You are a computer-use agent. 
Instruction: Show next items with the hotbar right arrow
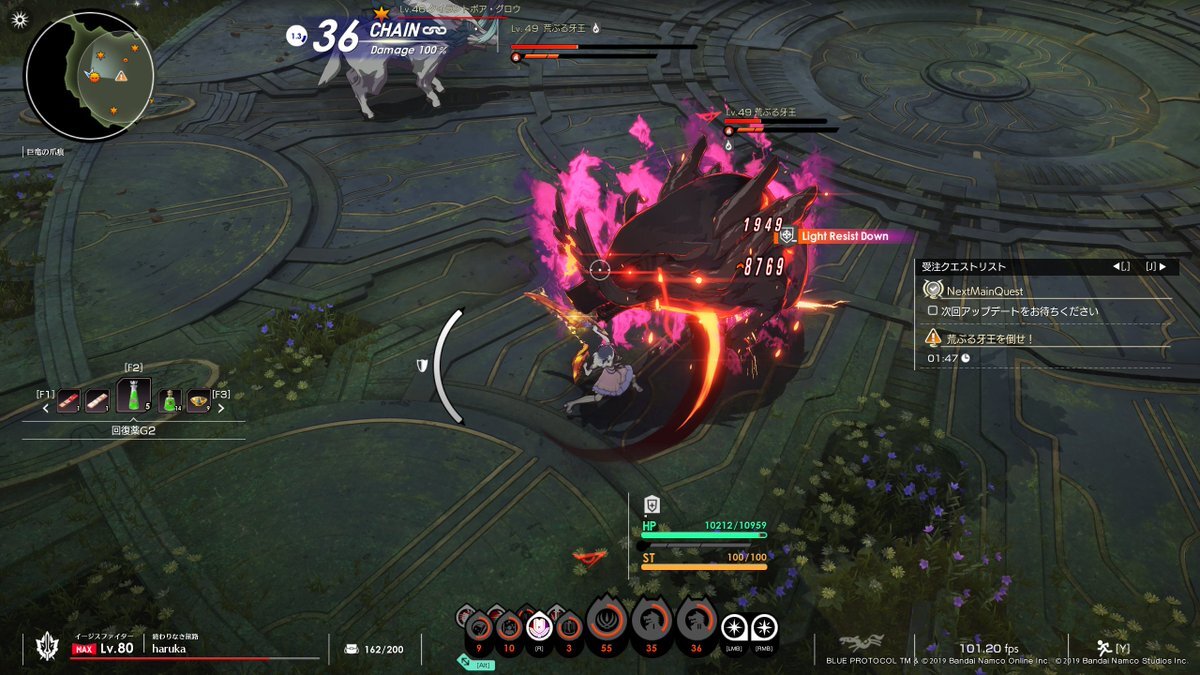[x=221, y=408]
